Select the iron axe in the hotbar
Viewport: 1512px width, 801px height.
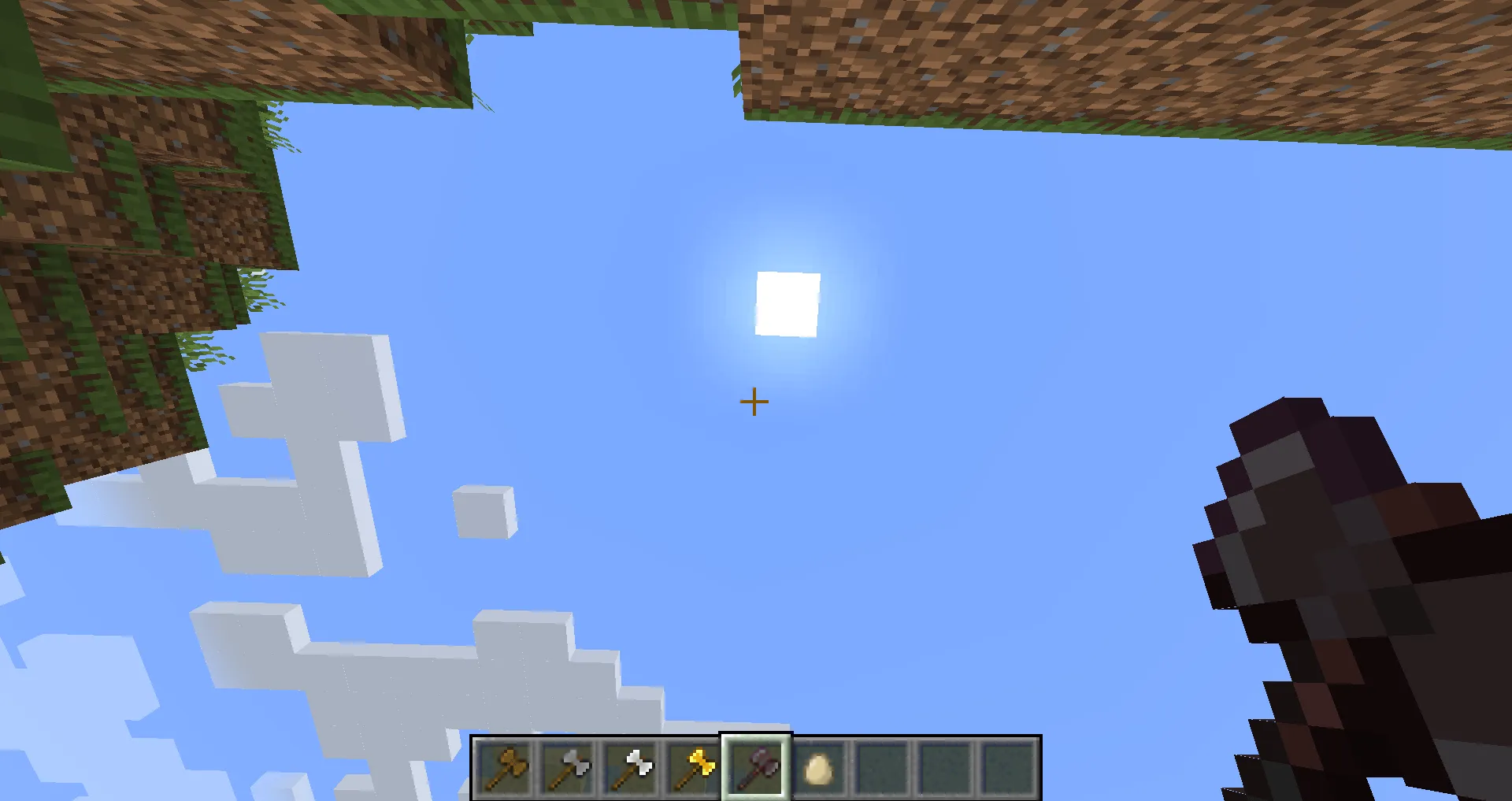tap(631, 768)
